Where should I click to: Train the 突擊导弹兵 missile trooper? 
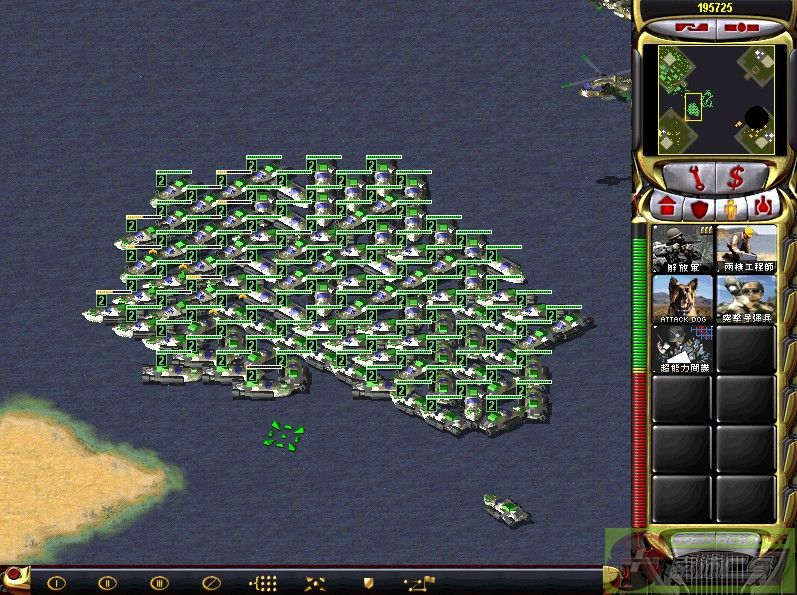pyautogui.click(x=746, y=298)
